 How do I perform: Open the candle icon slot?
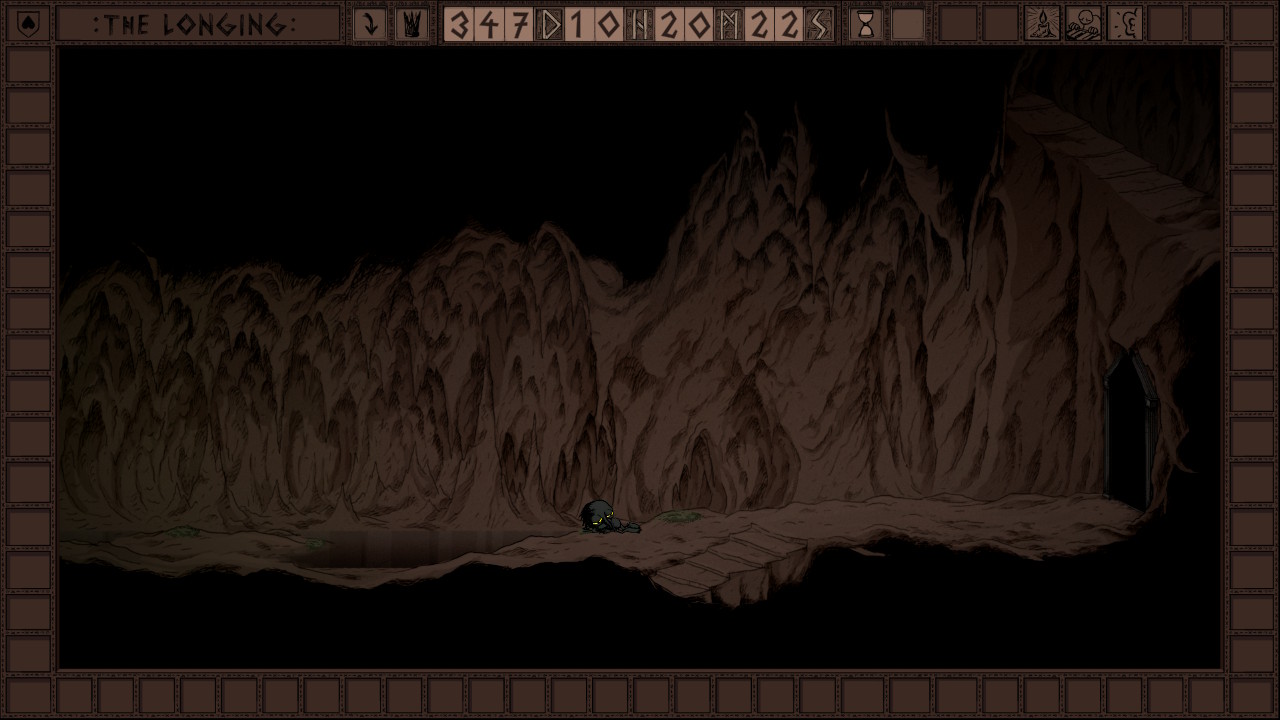point(1042,24)
